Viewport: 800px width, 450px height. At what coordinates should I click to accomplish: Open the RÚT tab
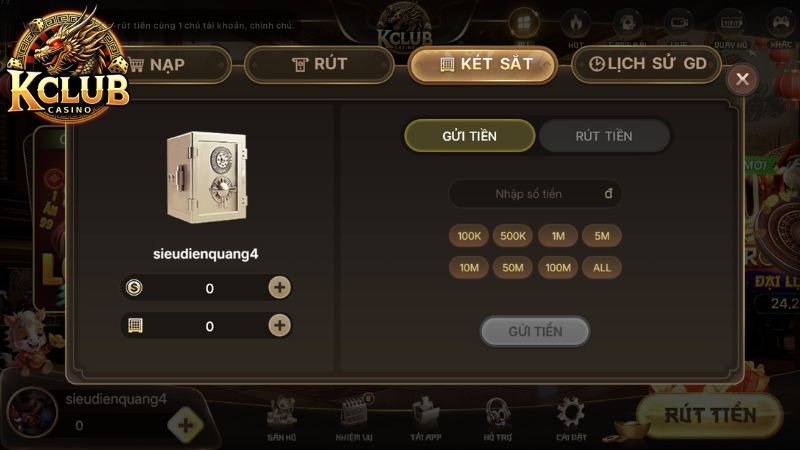point(319,65)
